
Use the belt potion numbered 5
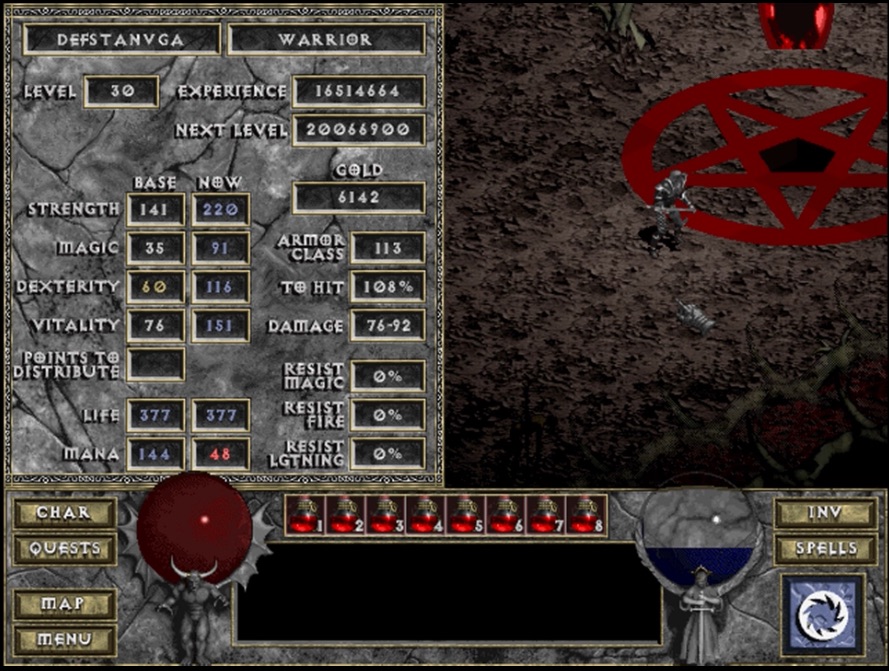(x=463, y=514)
